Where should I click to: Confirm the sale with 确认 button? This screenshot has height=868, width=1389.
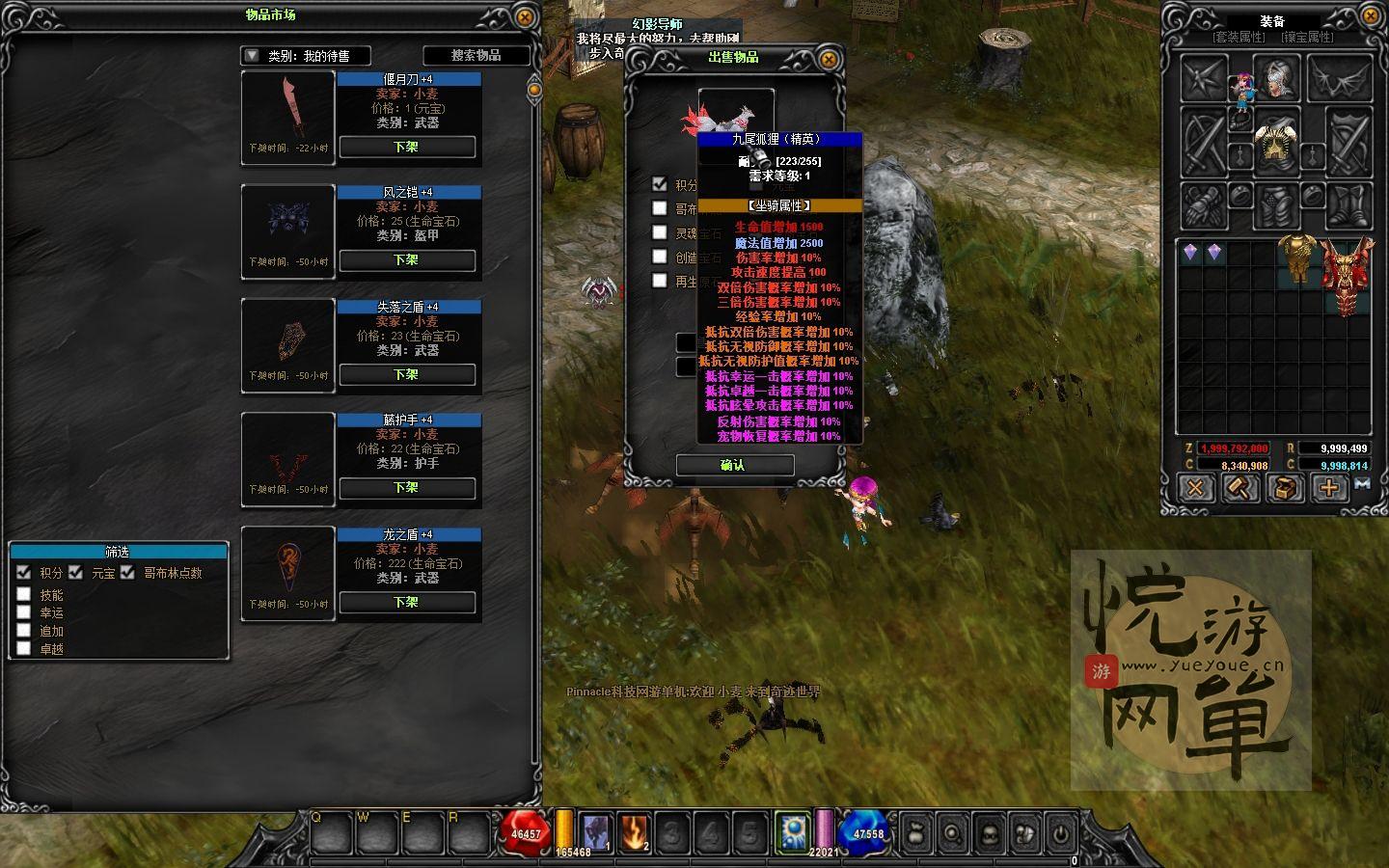click(734, 466)
